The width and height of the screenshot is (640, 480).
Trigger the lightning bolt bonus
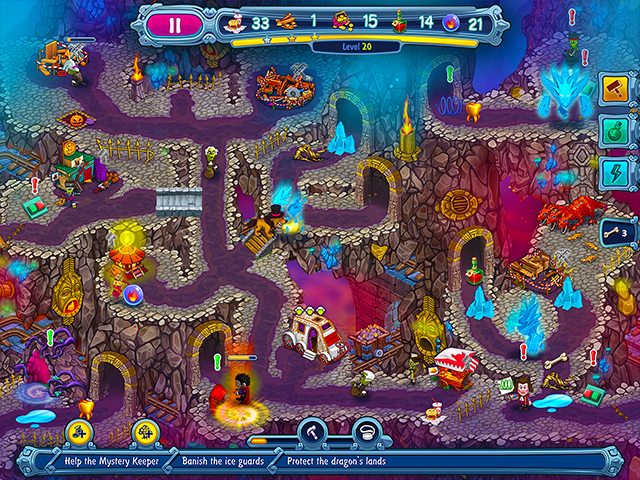pyautogui.click(x=612, y=173)
